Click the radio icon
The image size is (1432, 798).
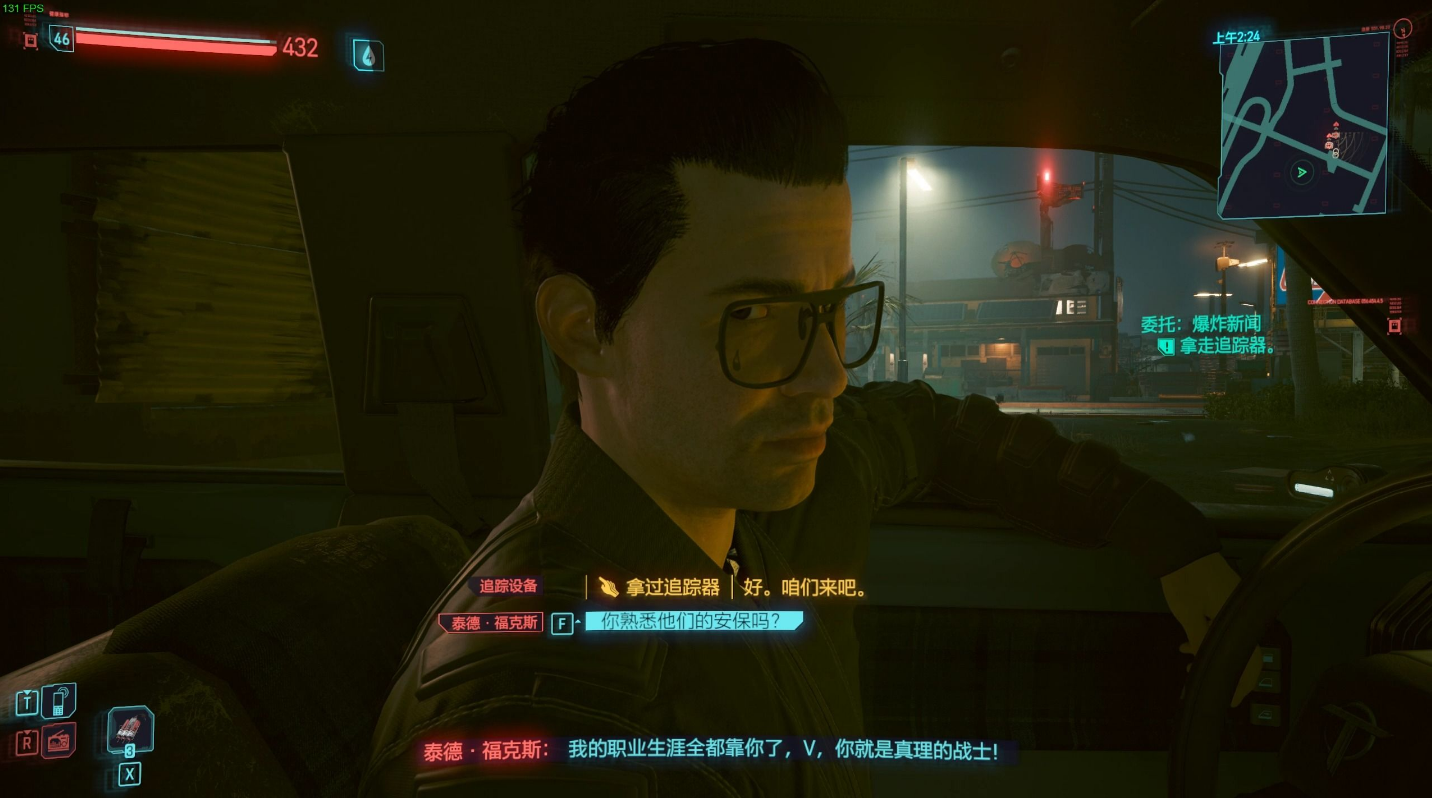(59, 741)
